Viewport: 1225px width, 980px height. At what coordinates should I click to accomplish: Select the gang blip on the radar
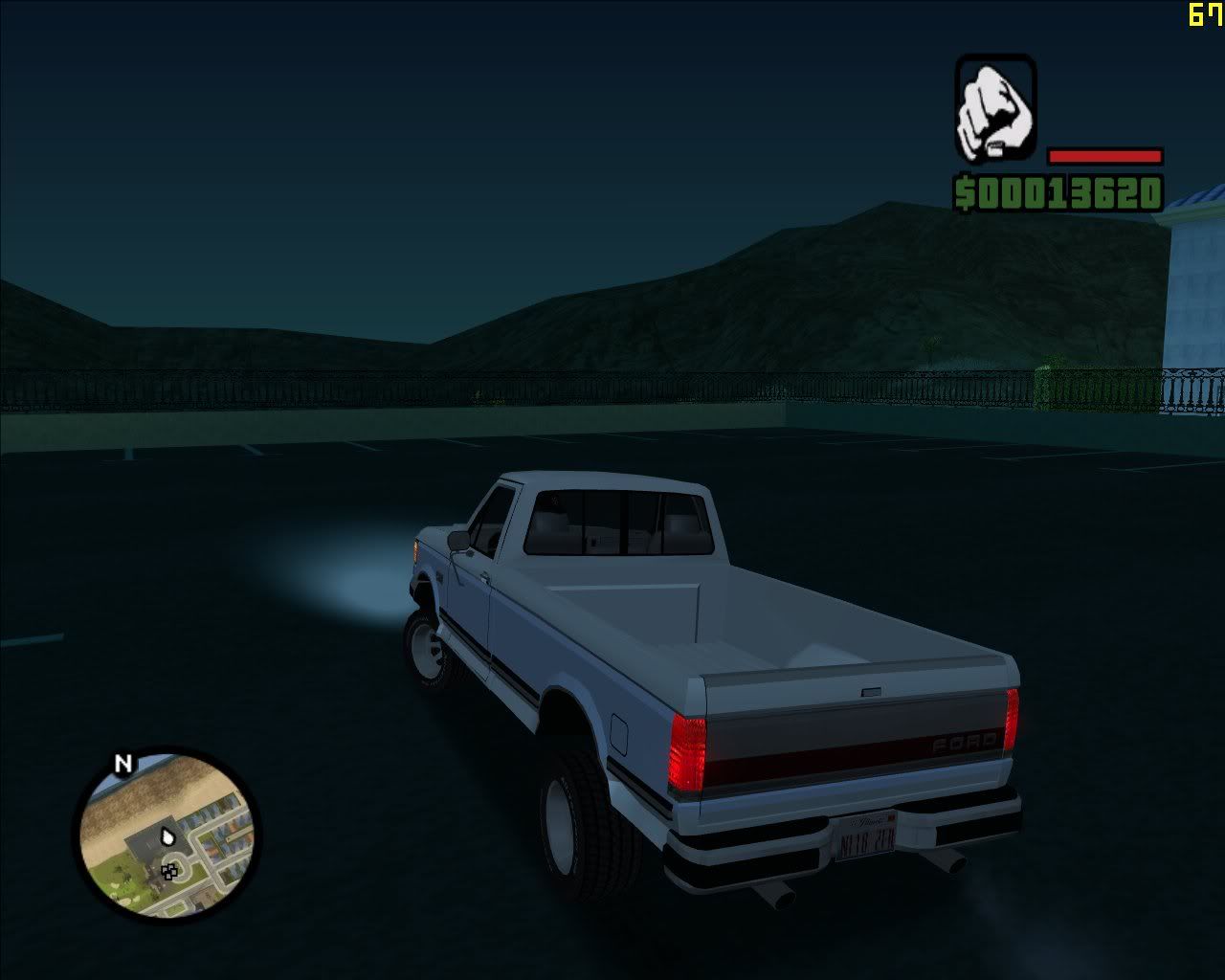coord(169,872)
